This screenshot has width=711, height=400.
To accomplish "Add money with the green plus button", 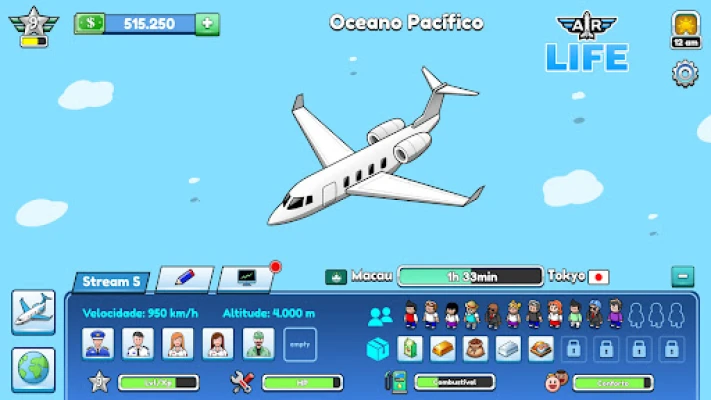I will click(208, 23).
